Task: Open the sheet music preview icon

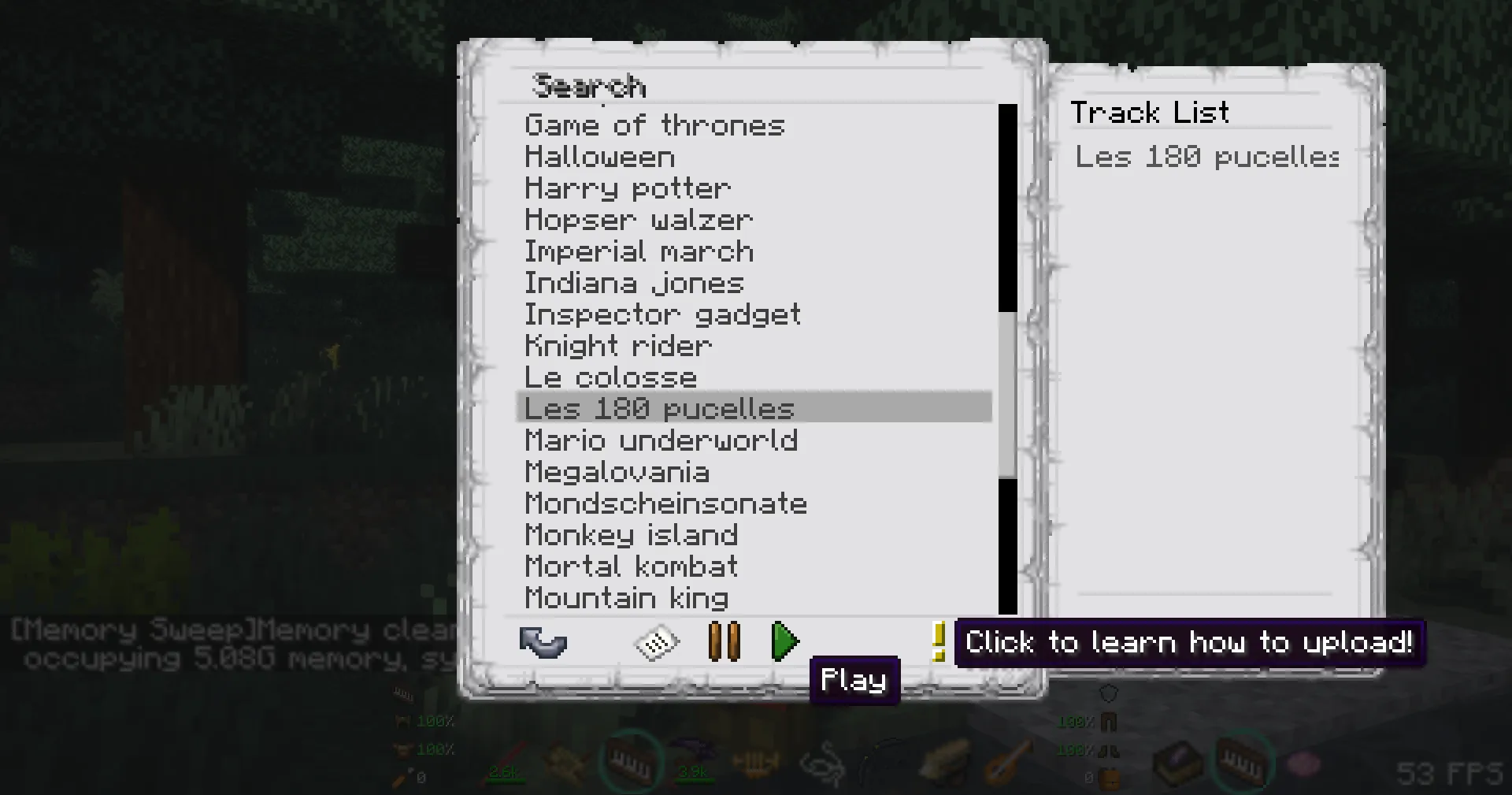Action: (658, 642)
